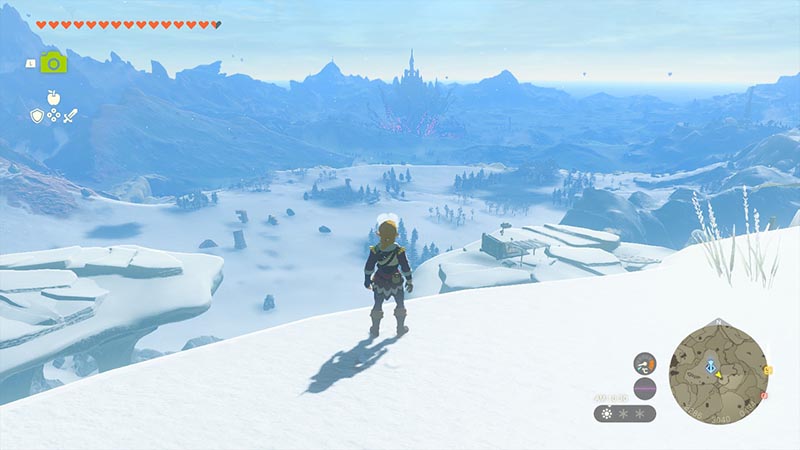Select the blue shrine marker on minimap
Viewport: 800px width, 450px height.
click(x=712, y=365)
